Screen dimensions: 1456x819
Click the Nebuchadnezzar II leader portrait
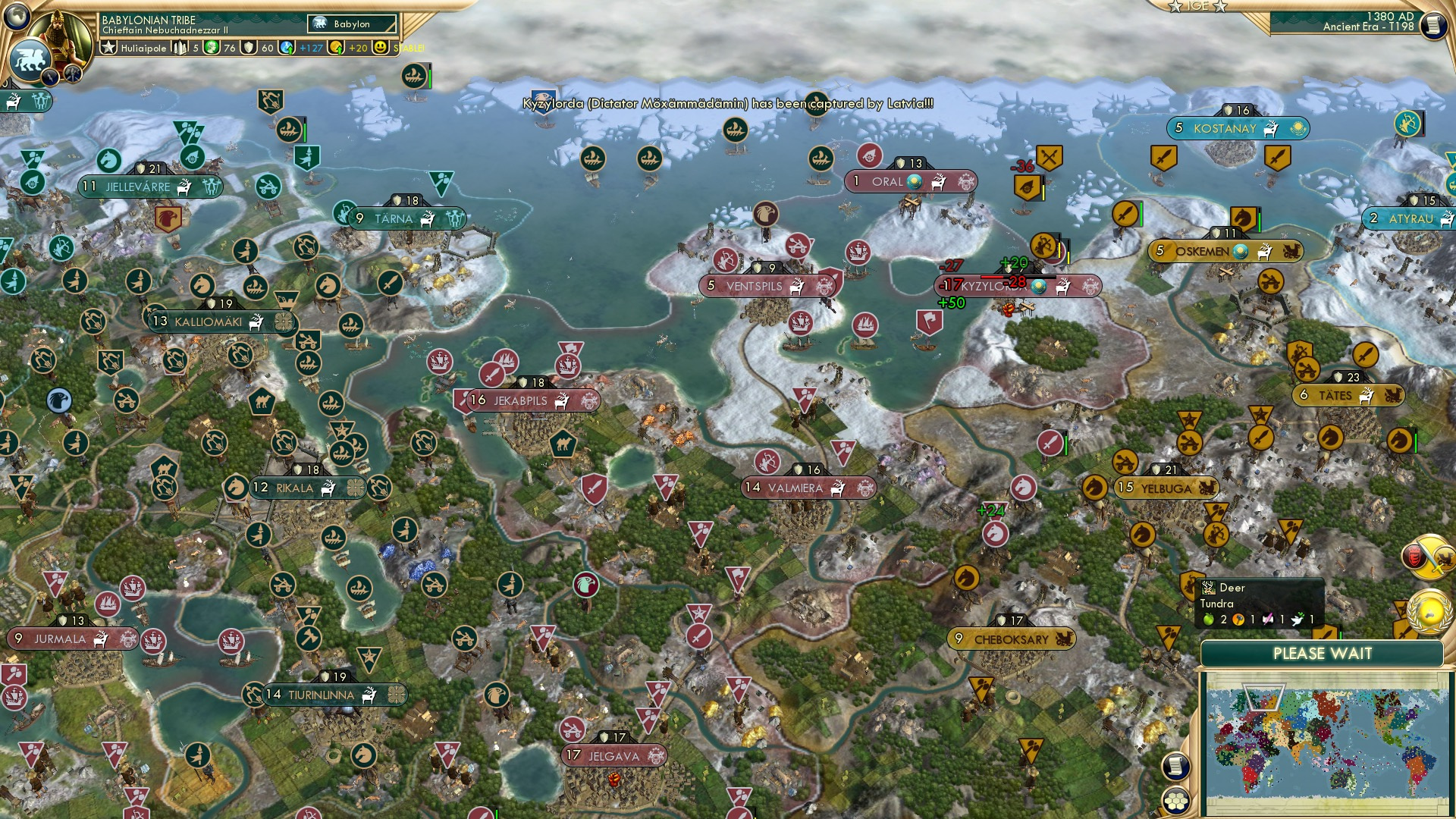tap(62, 32)
